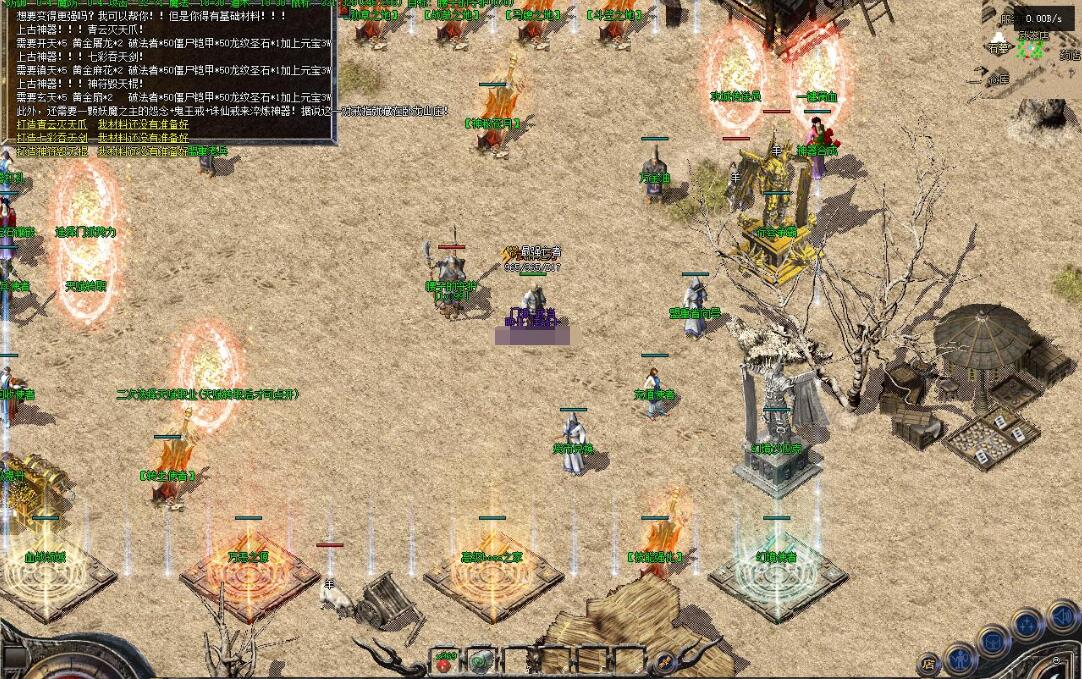
Task: Open the character figure round button
Action: click(x=960, y=658)
